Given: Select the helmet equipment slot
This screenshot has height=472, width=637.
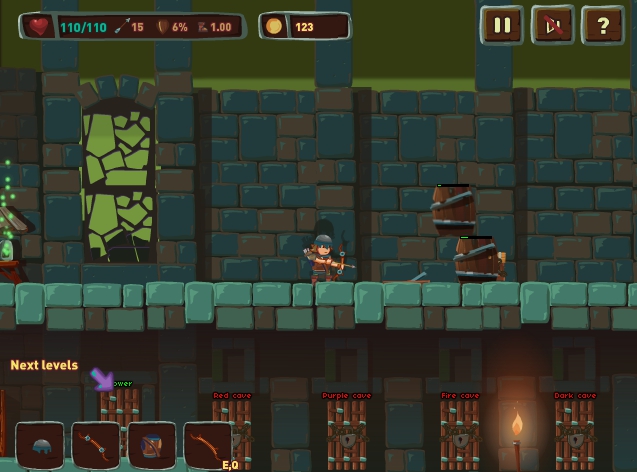Looking at the screenshot, I should [x=41, y=445].
